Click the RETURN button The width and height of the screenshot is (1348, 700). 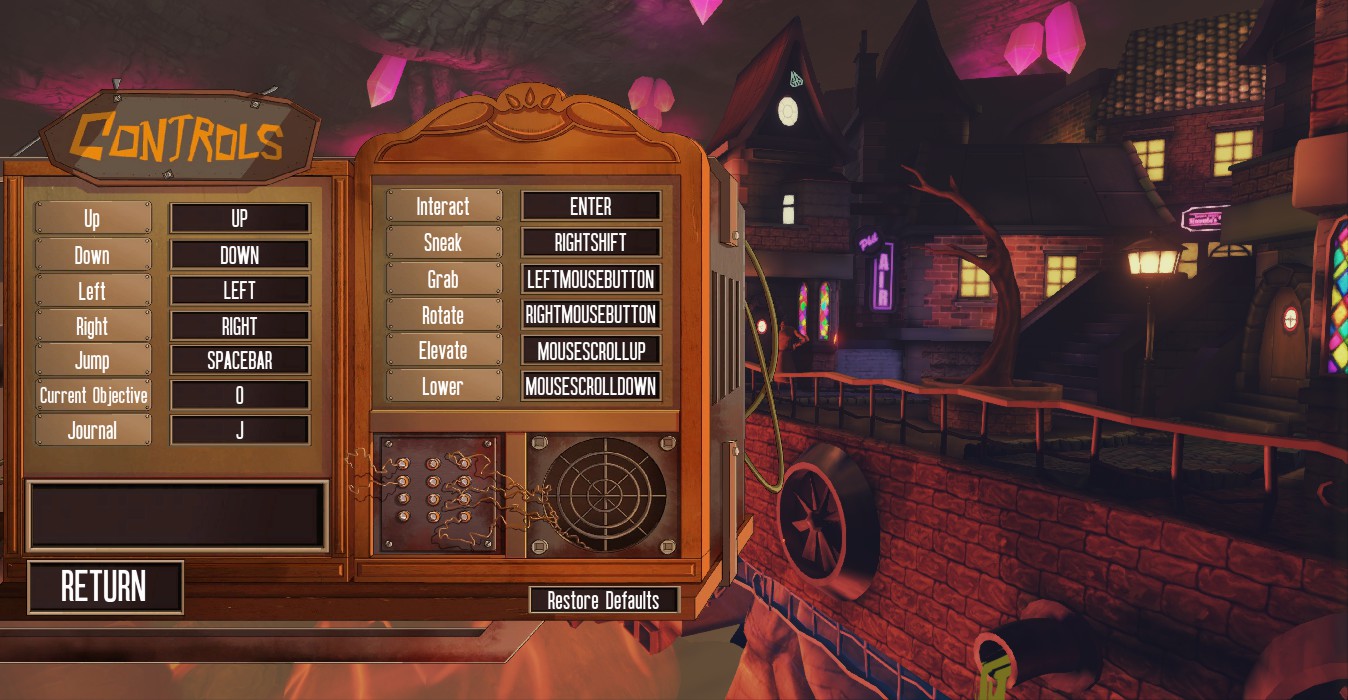click(105, 587)
